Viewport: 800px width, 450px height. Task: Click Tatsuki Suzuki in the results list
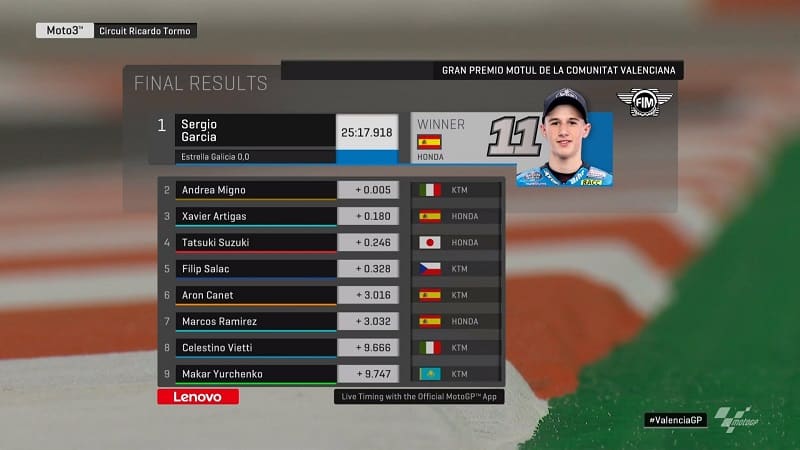254,242
